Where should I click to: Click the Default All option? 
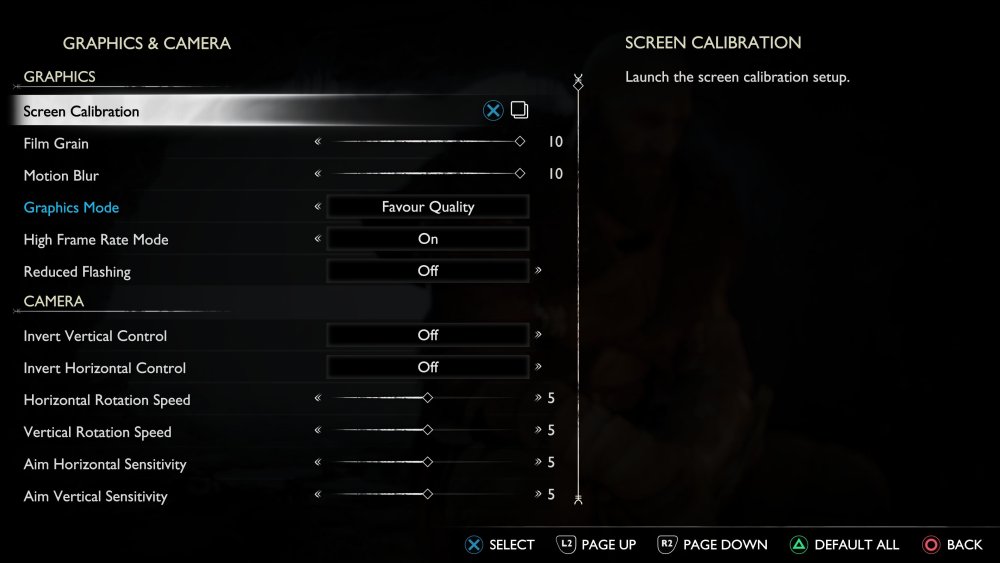(x=845, y=545)
